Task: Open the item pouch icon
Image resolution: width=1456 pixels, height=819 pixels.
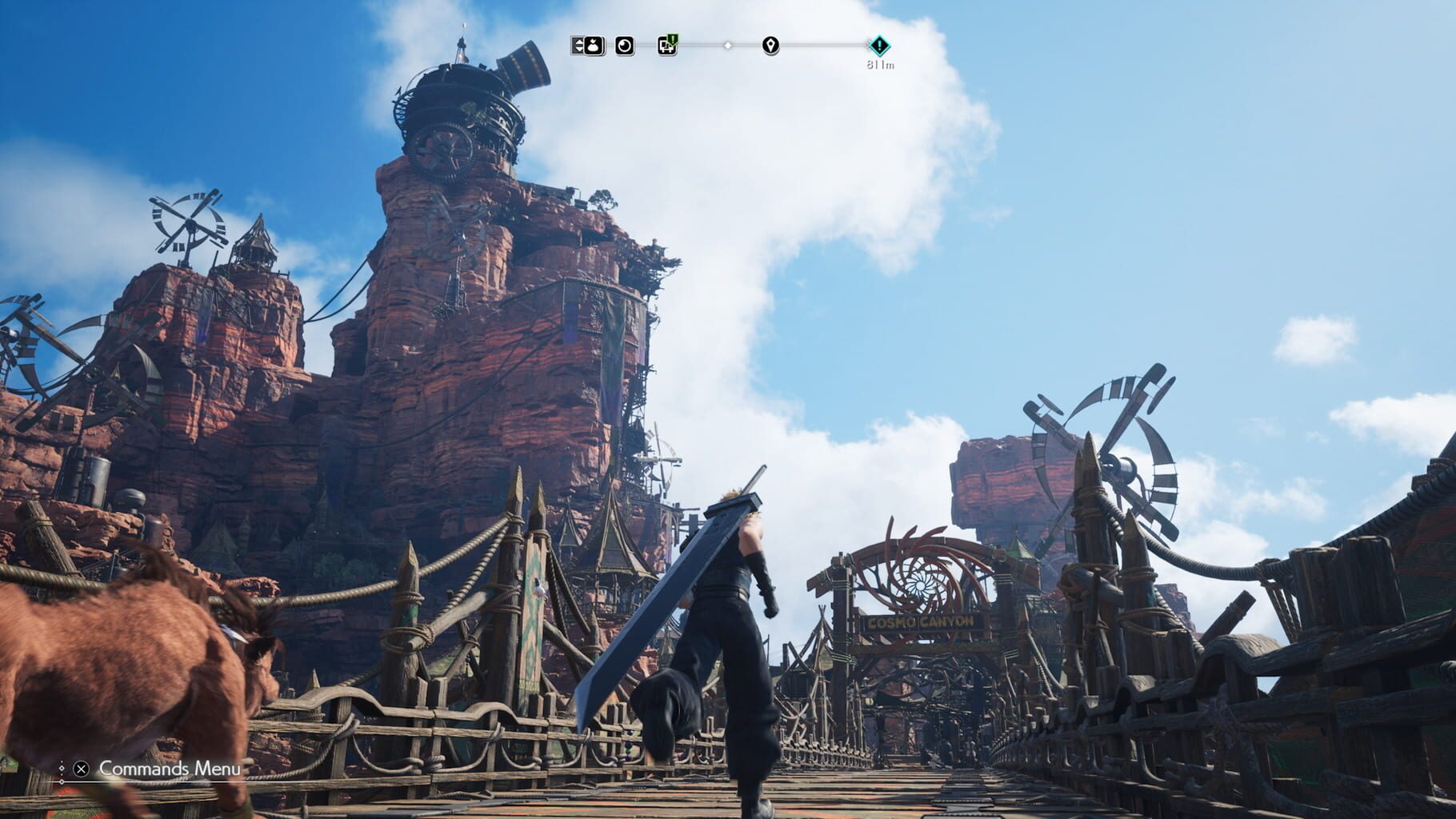Action: [x=592, y=45]
